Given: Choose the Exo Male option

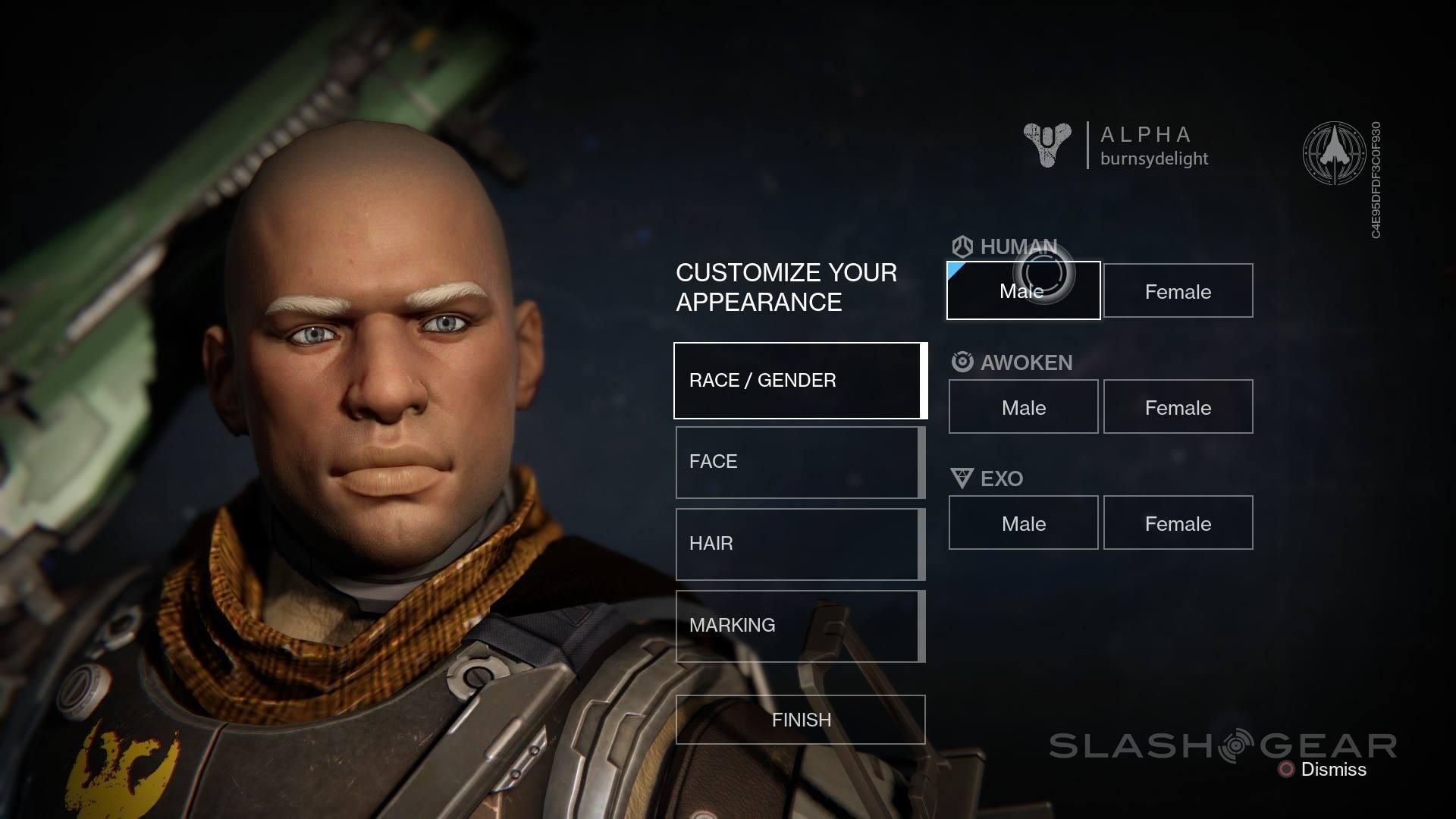Looking at the screenshot, I should 1023,523.
